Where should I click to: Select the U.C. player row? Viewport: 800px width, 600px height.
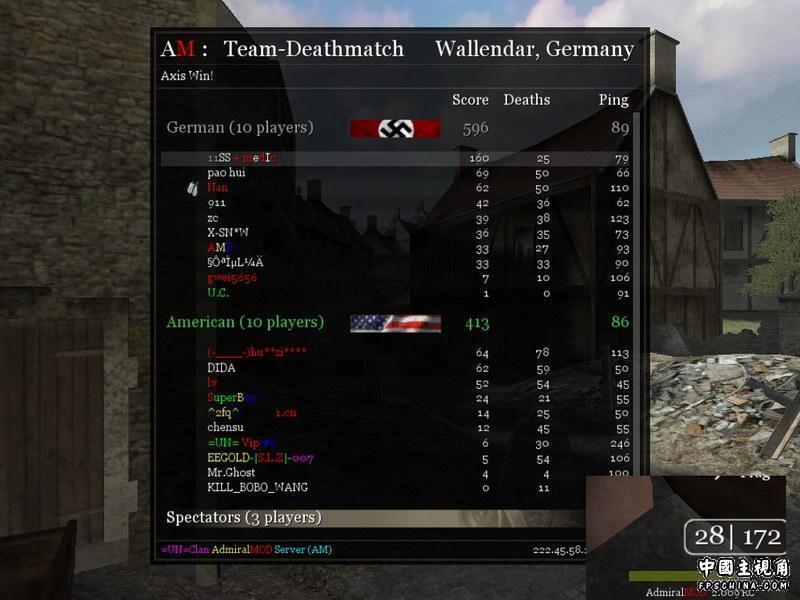click(x=219, y=292)
